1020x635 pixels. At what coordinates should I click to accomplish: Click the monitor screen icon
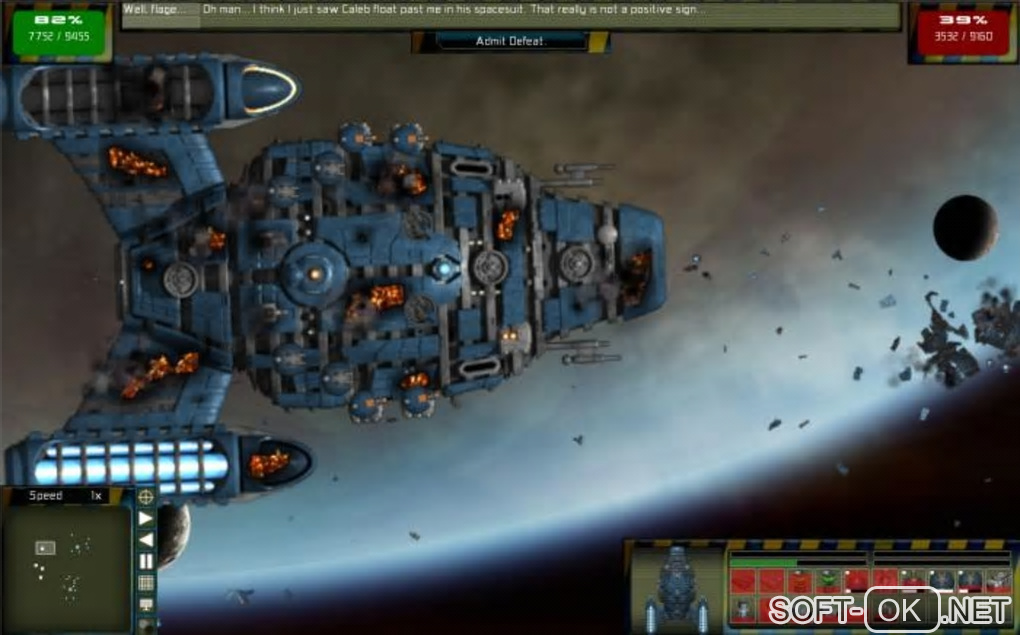[x=146, y=605]
